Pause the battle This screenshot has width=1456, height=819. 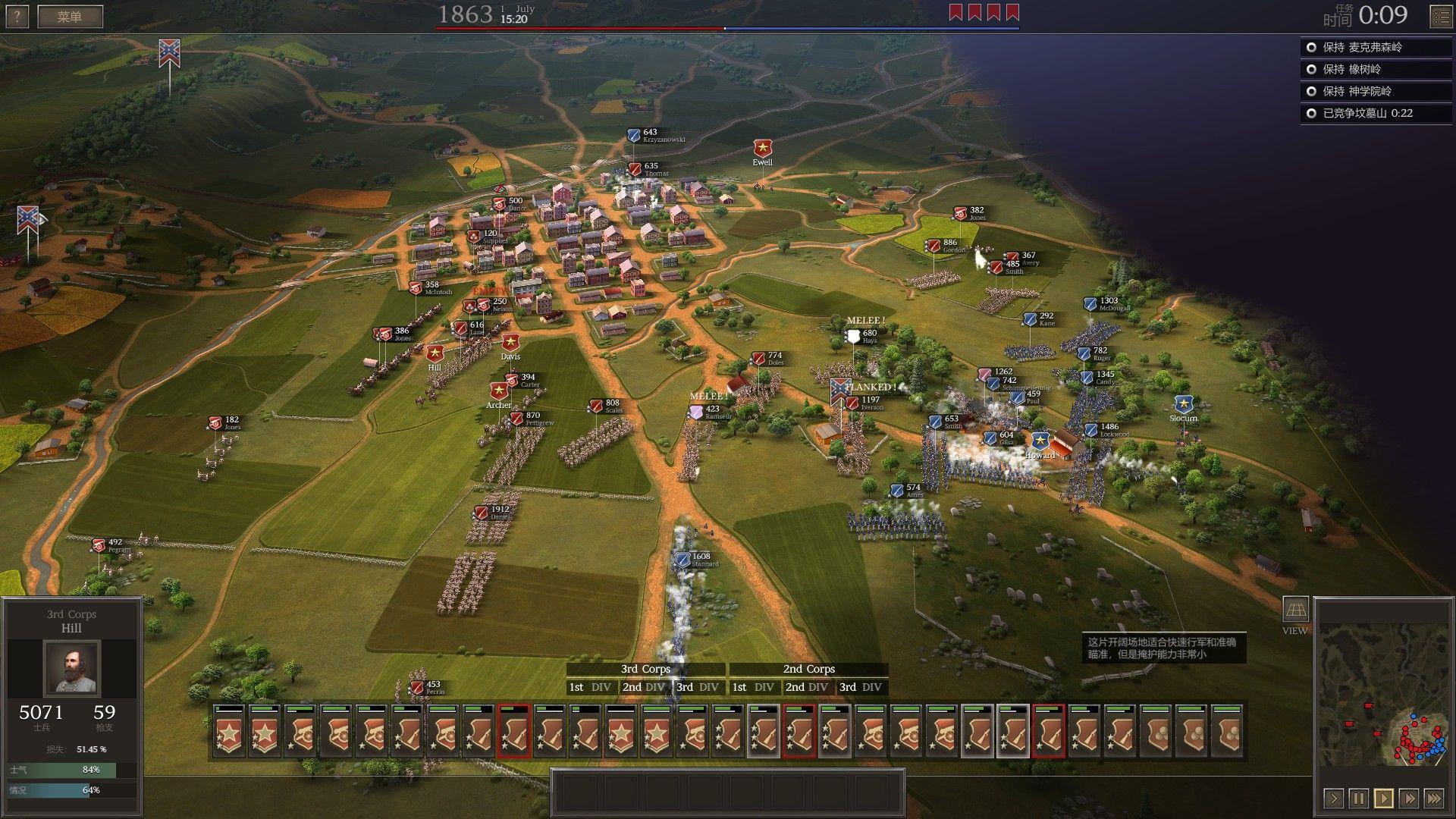tap(1358, 798)
